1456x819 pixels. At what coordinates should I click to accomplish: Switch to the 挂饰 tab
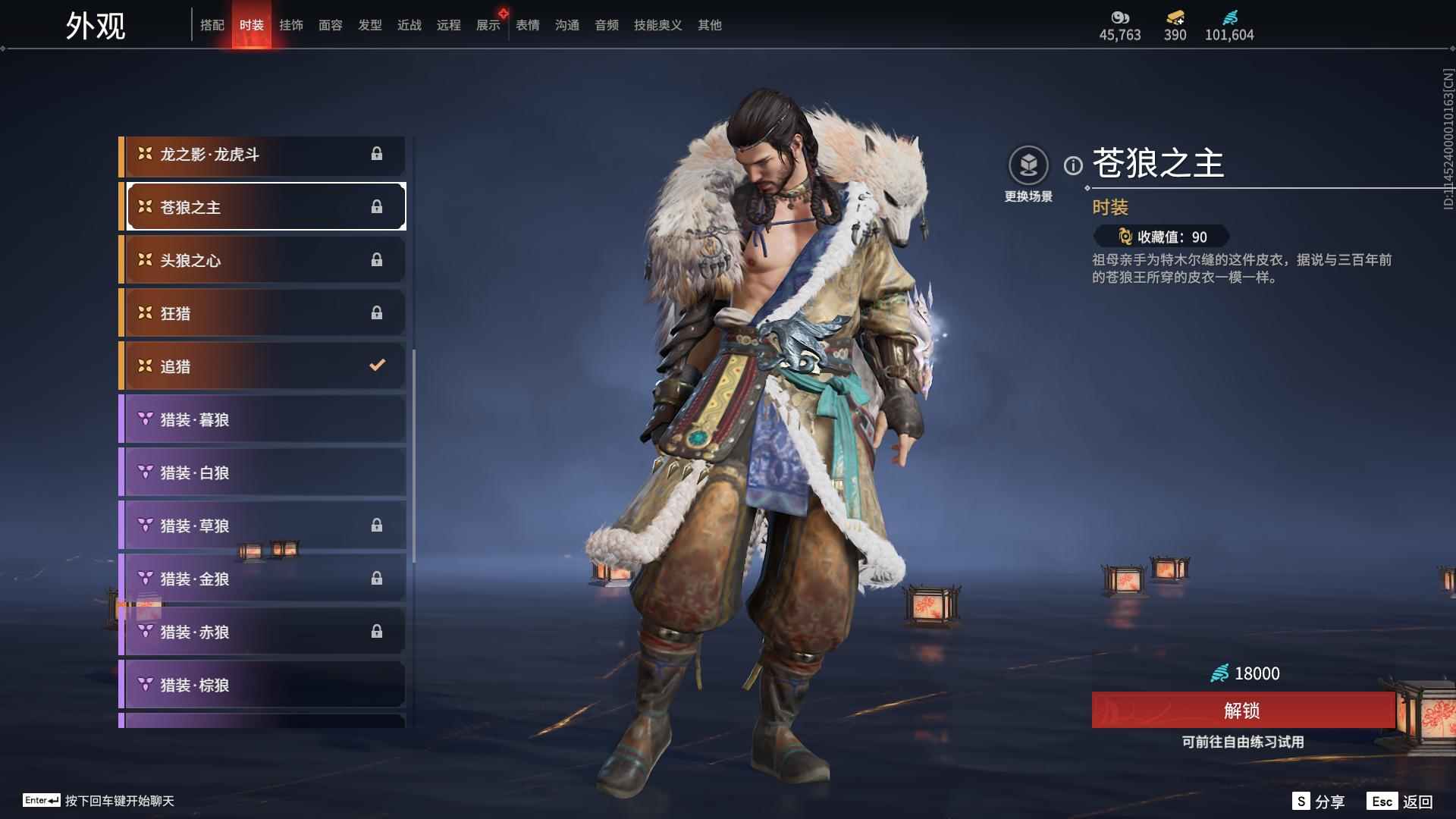pos(291,25)
